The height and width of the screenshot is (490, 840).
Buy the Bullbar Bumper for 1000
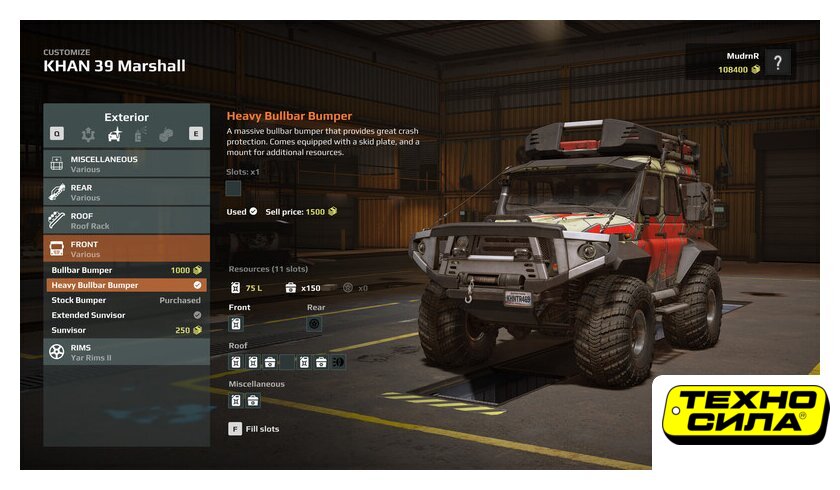click(126, 270)
